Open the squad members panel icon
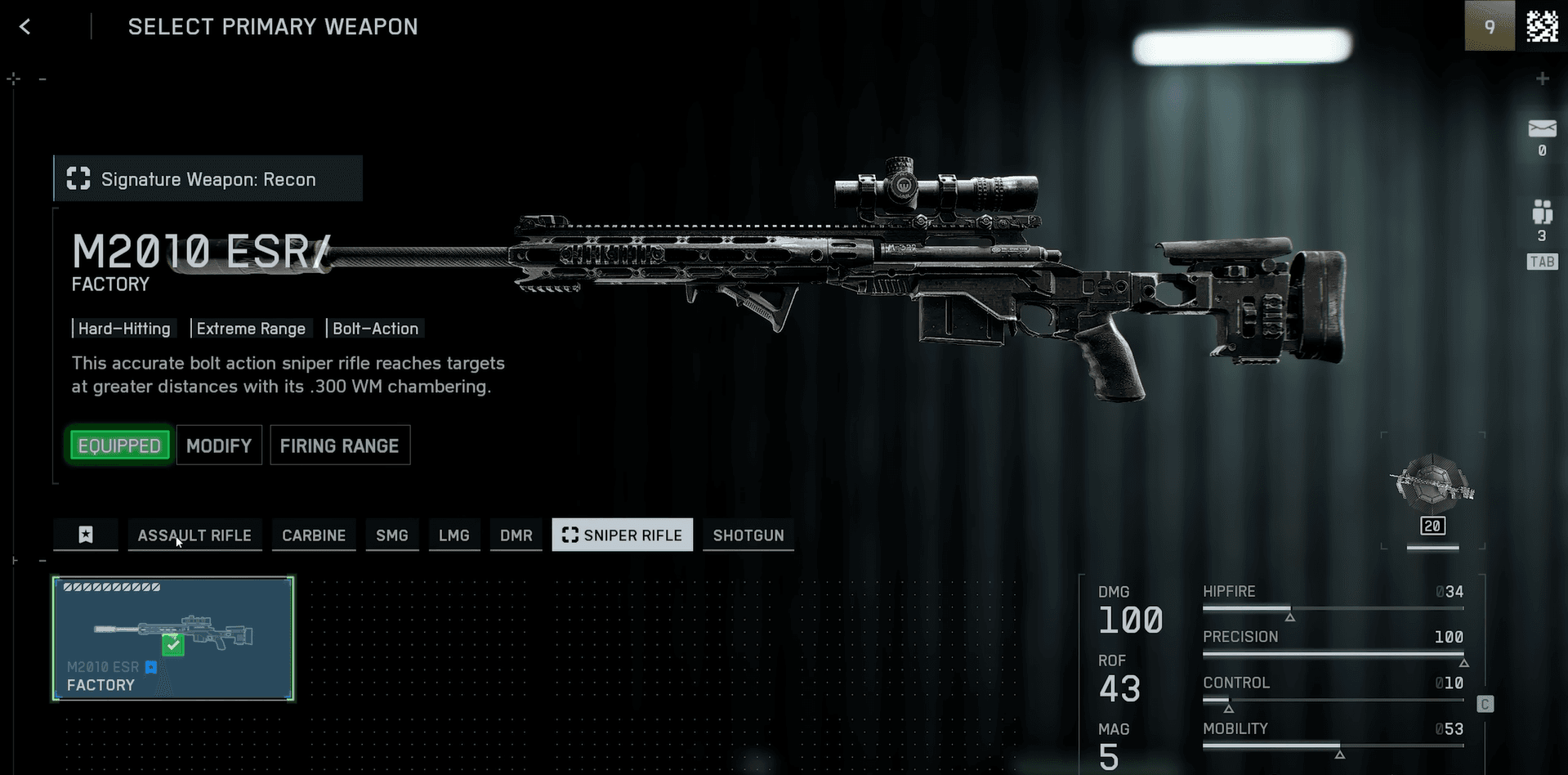Viewport: 1568px width, 775px height. point(1541,214)
